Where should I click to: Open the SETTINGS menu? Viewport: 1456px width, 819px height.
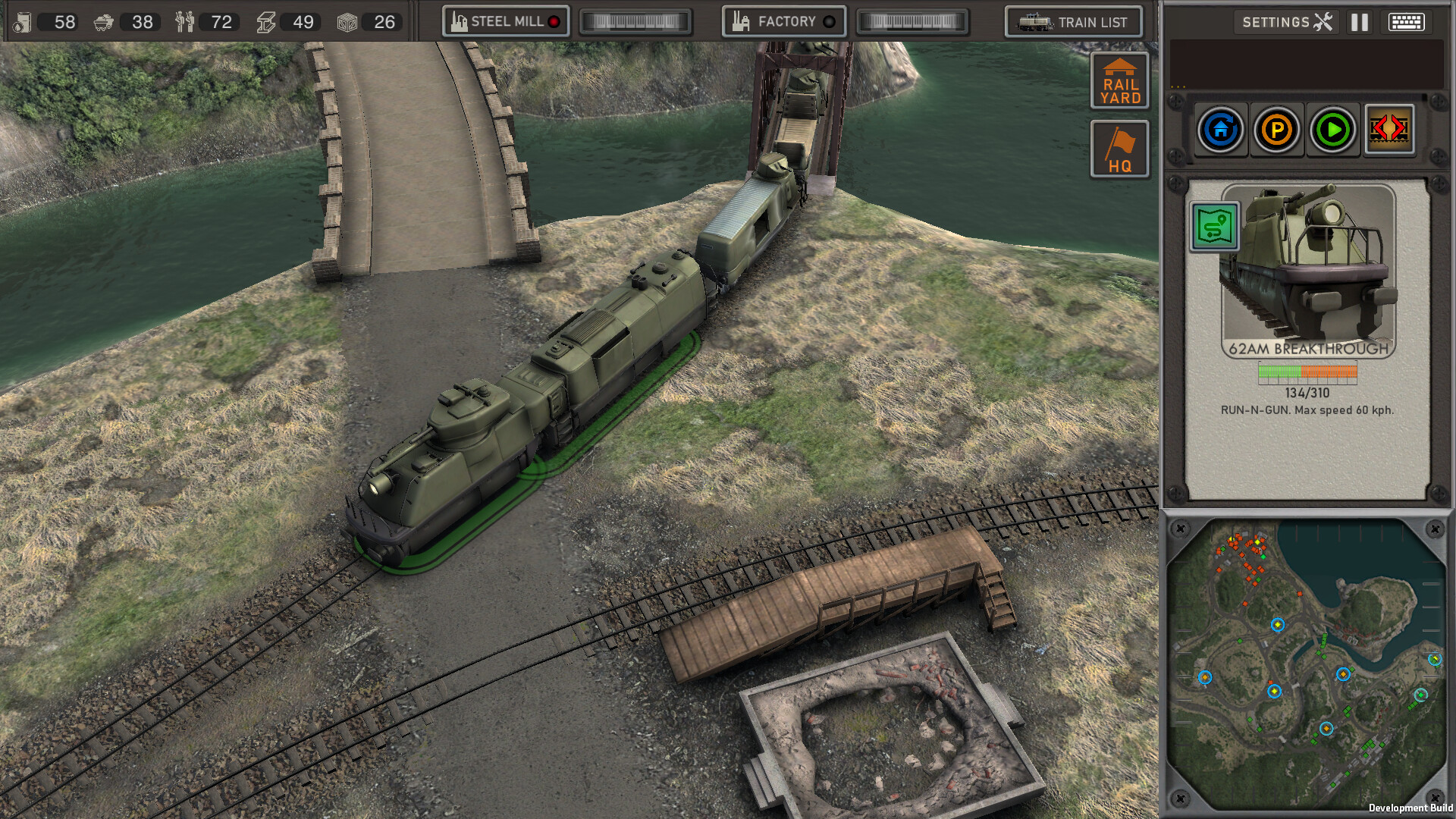coord(1285,22)
